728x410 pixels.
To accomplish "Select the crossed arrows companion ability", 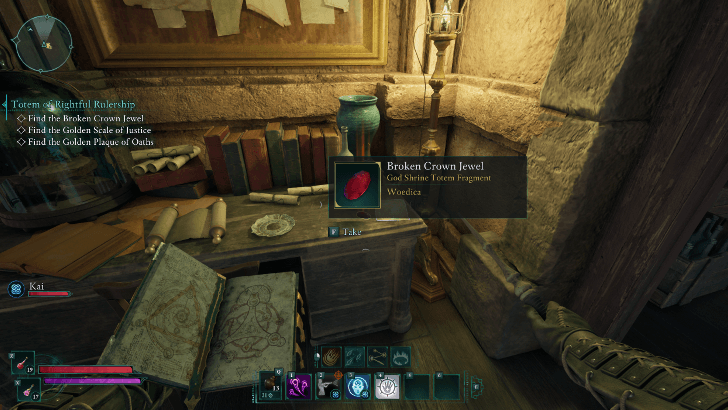I will pyautogui.click(x=377, y=355).
